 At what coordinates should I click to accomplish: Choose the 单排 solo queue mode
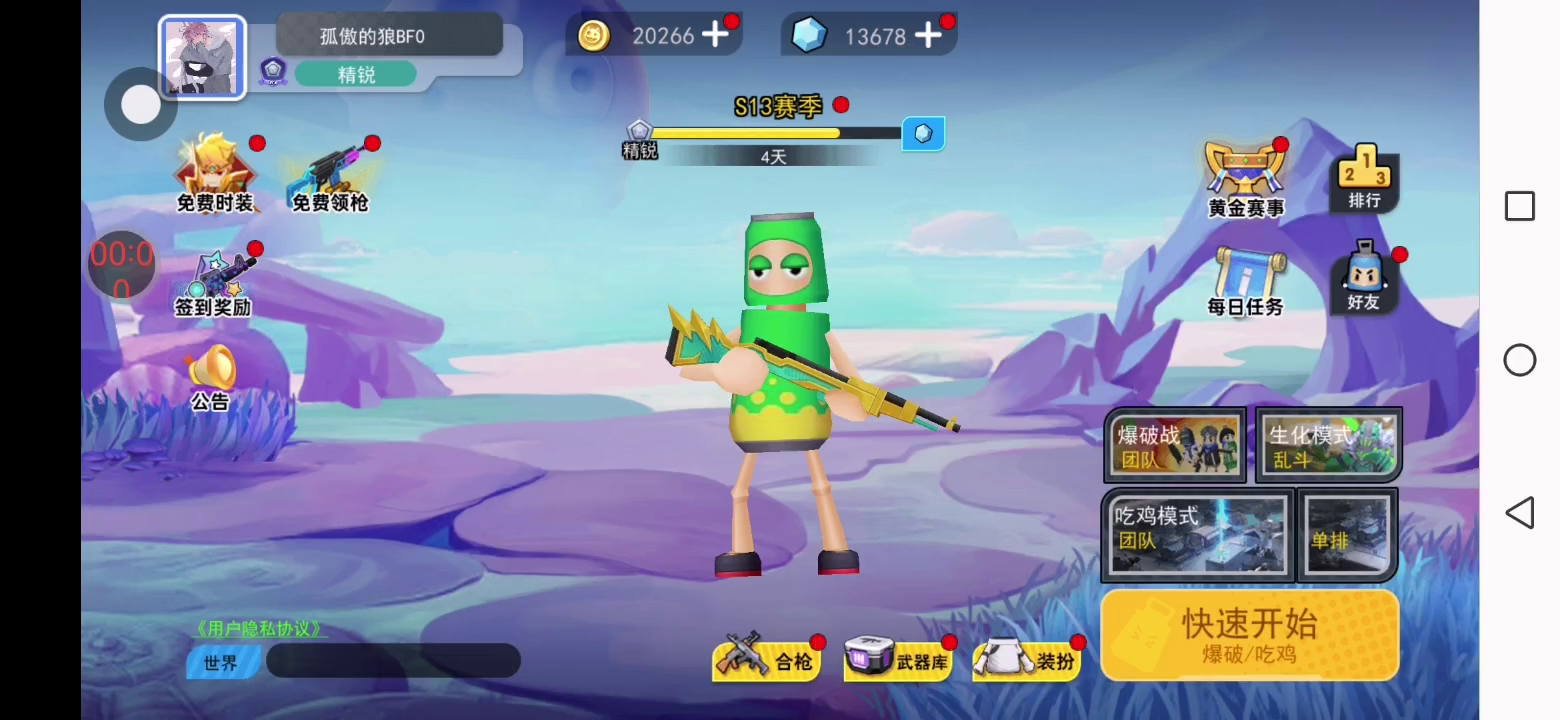coord(1347,535)
